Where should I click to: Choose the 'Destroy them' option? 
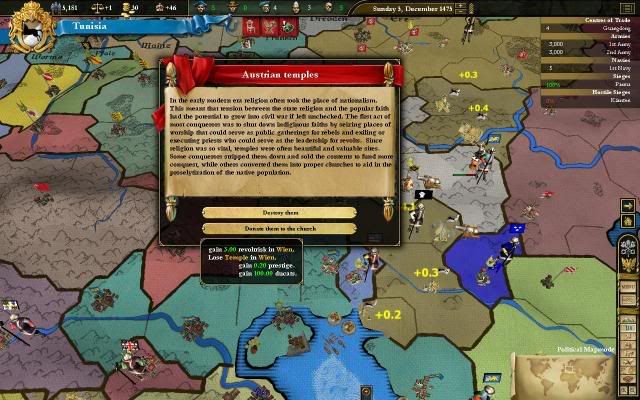pos(279,212)
